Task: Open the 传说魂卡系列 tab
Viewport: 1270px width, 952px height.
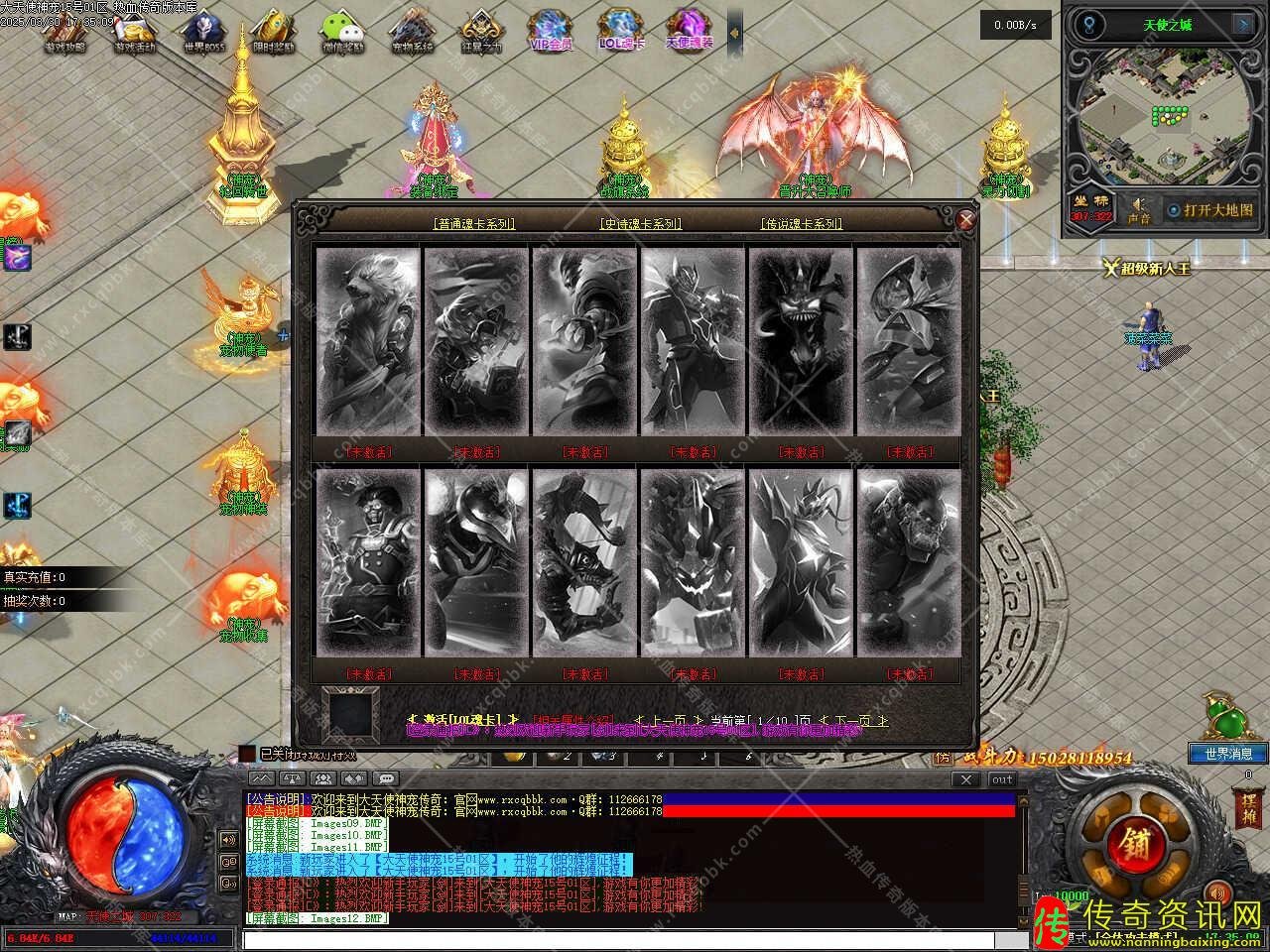Action: (801, 224)
